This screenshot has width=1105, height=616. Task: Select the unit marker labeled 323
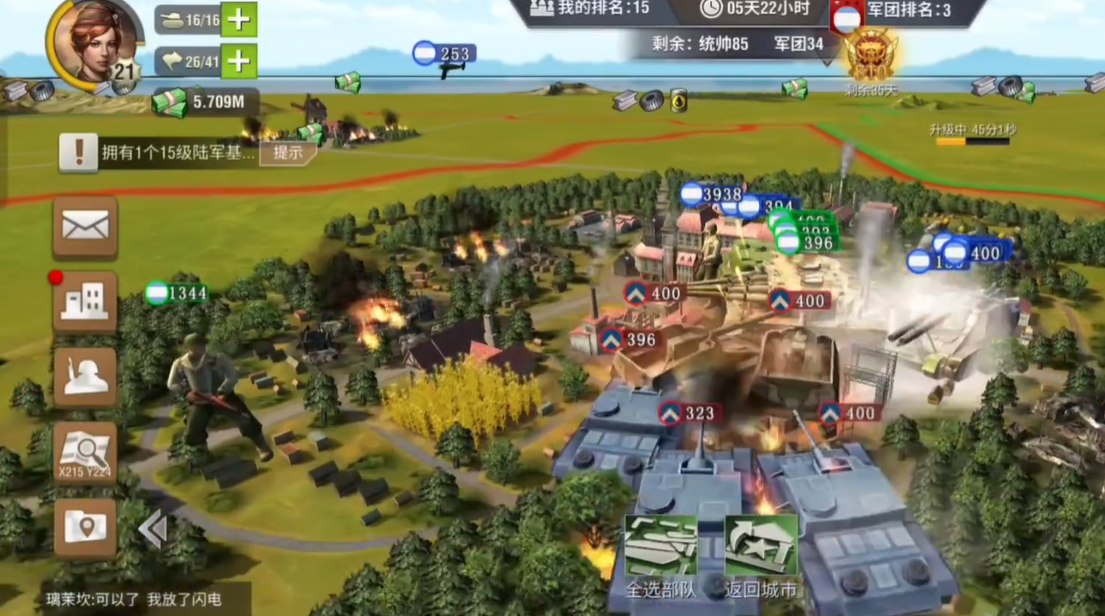(x=688, y=413)
